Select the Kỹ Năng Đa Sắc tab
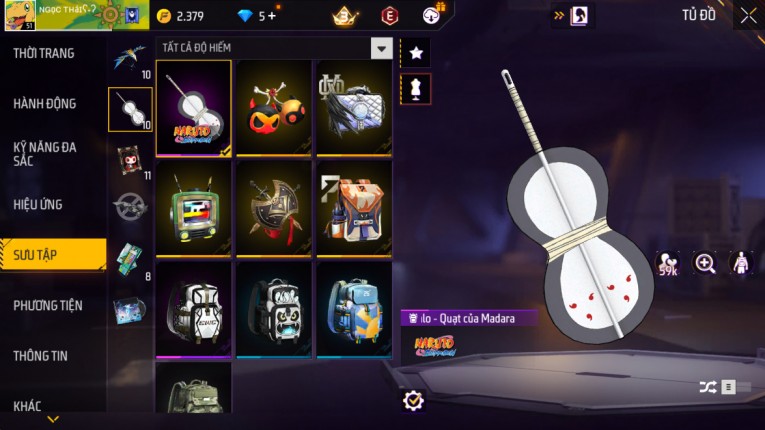Image resolution: width=765 pixels, height=430 pixels. [x=45, y=153]
